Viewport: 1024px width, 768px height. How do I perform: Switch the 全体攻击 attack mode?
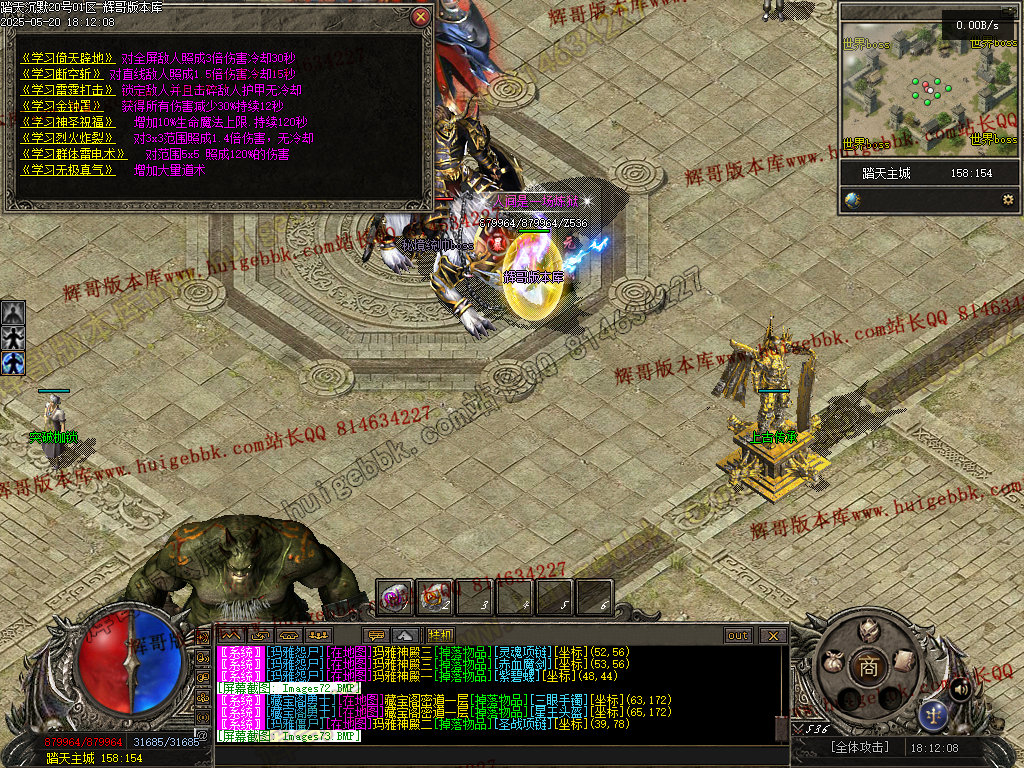click(858, 747)
